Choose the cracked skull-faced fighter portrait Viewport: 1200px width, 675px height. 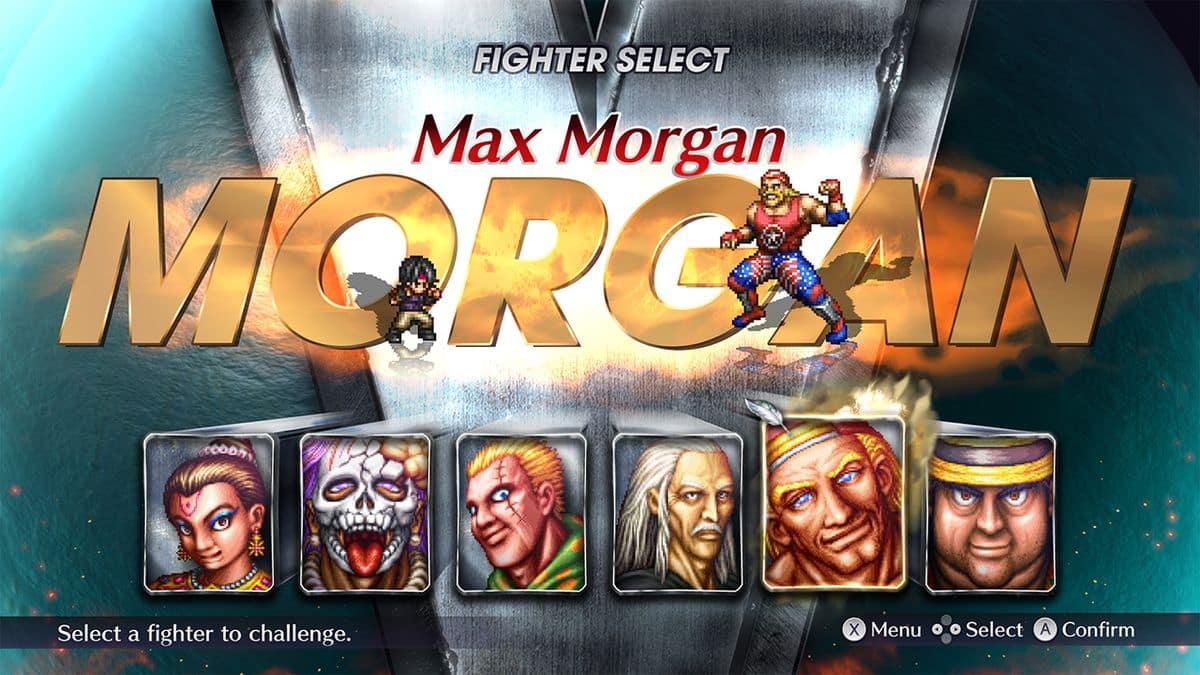click(365, 513)
